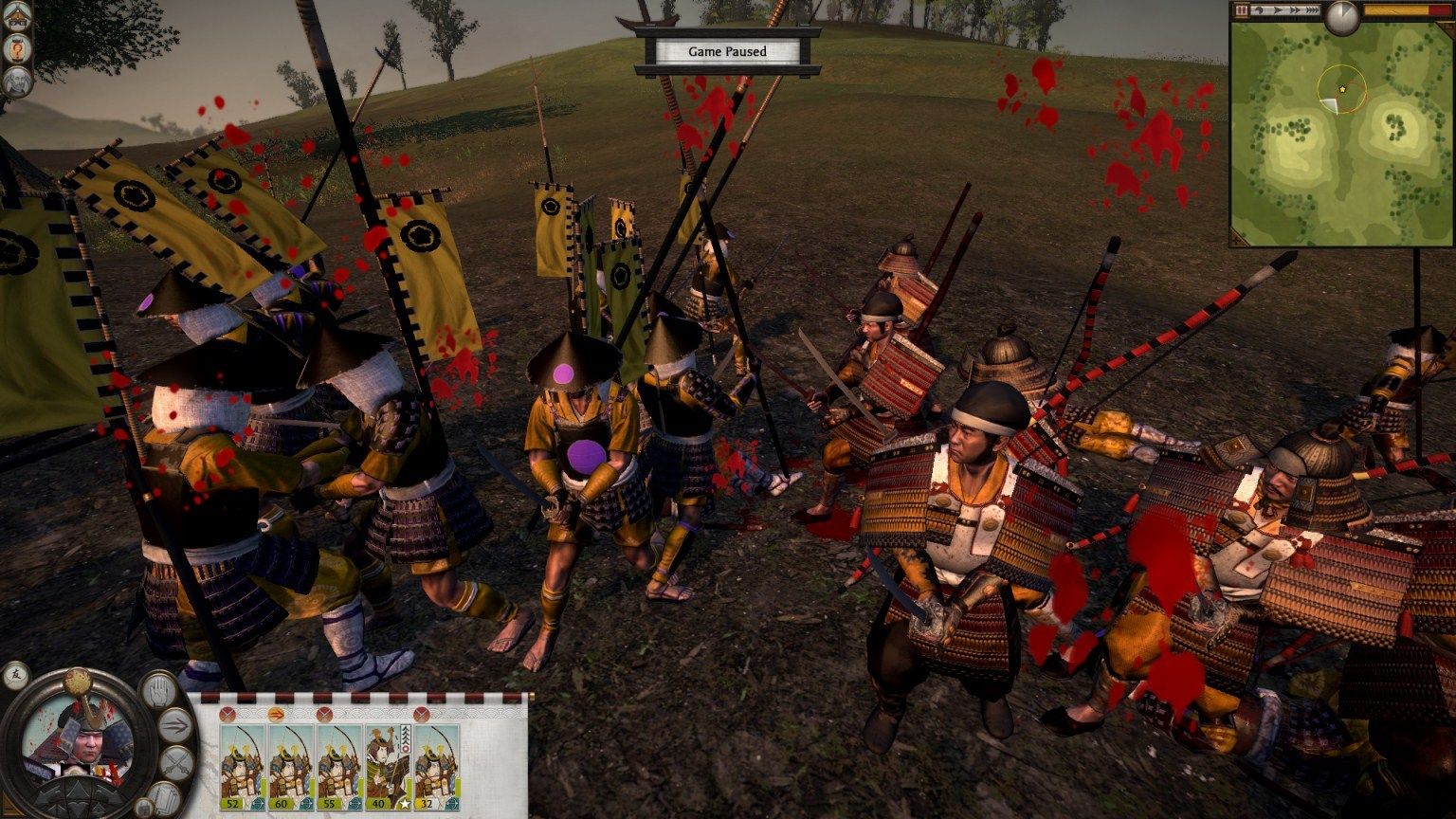Click the kanji button above the command wheel
This screenshot has width=1456, height=819.
(16, 676)
